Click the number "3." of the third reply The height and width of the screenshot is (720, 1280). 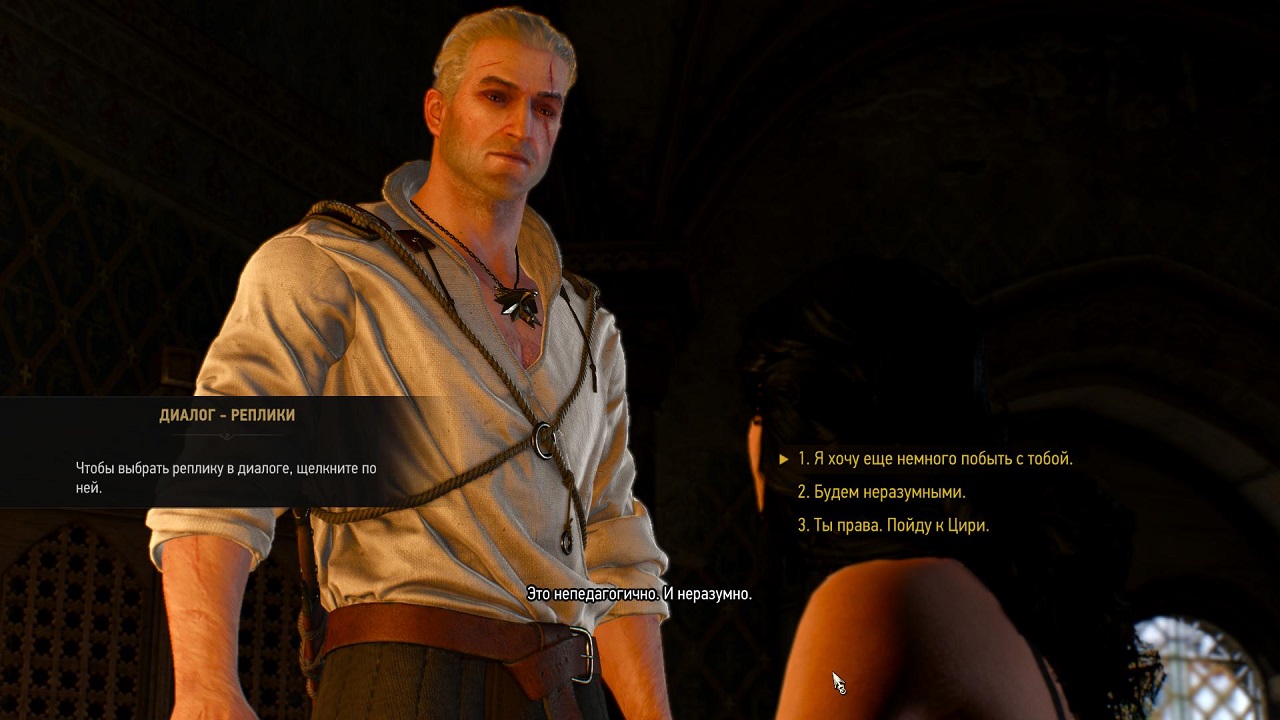(x=802, y=525)
